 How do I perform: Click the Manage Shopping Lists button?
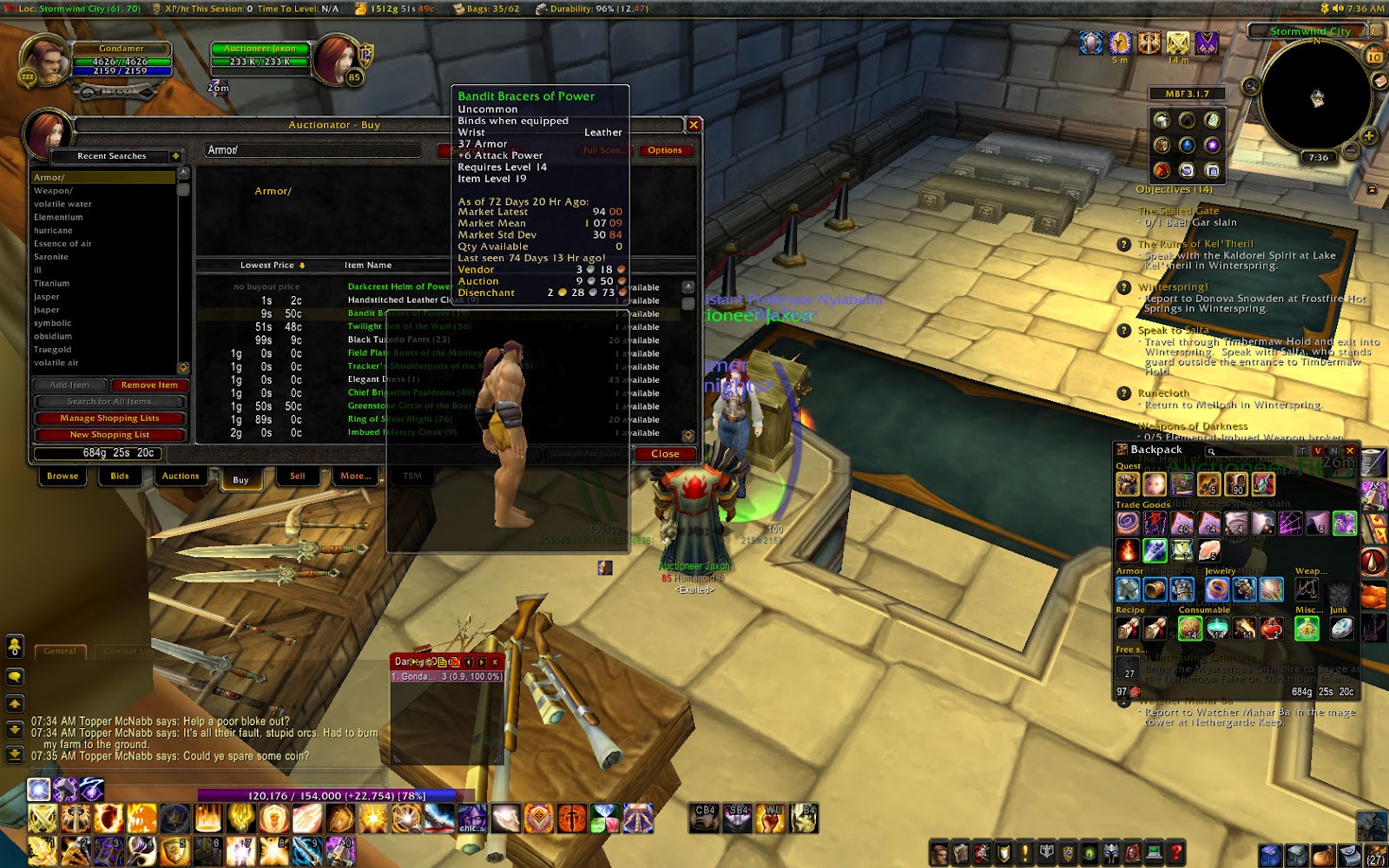[110, 418]
